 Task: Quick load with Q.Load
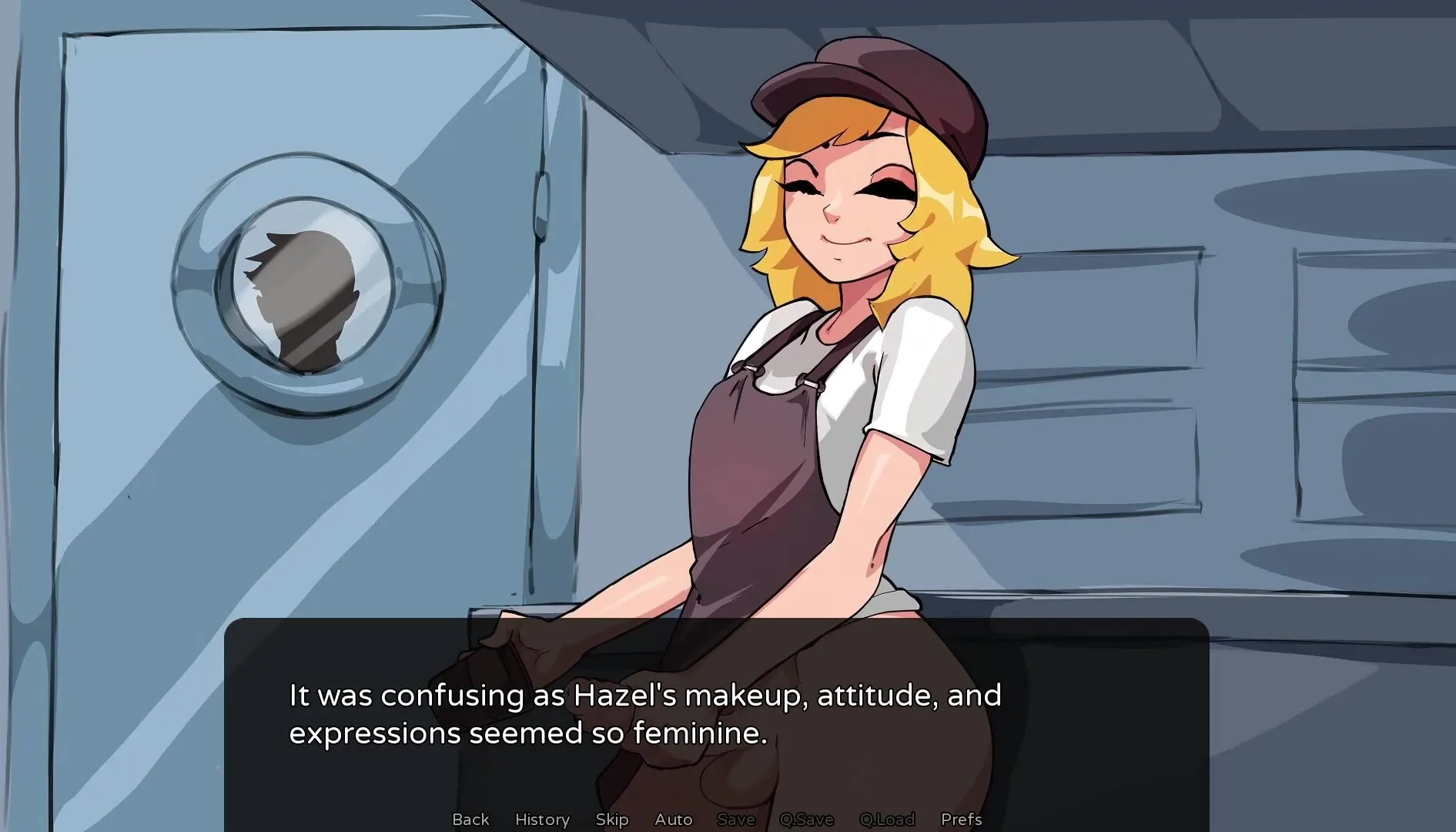[x=887, y=819]
